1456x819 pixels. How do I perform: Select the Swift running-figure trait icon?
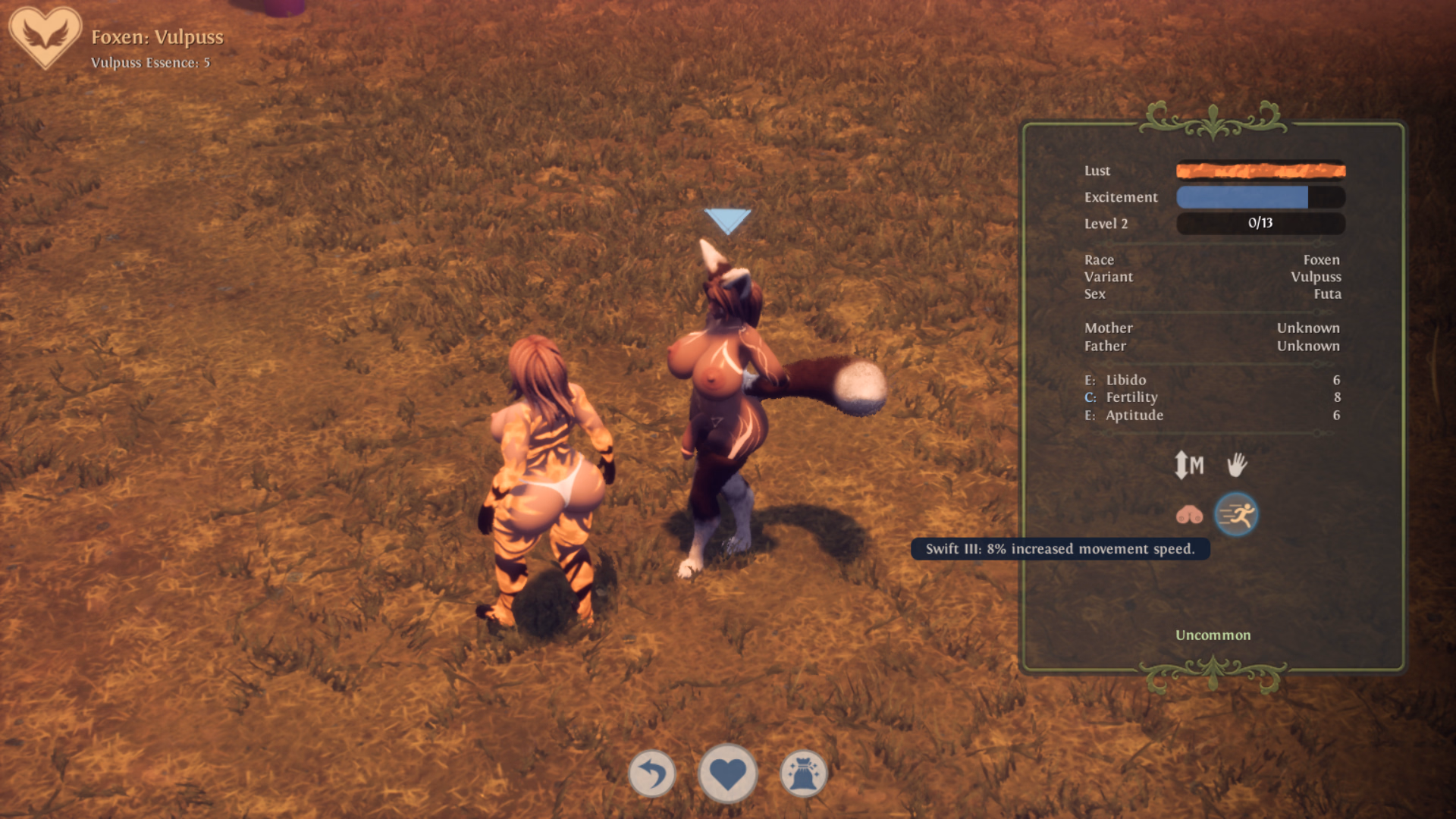pos(1236,515)
